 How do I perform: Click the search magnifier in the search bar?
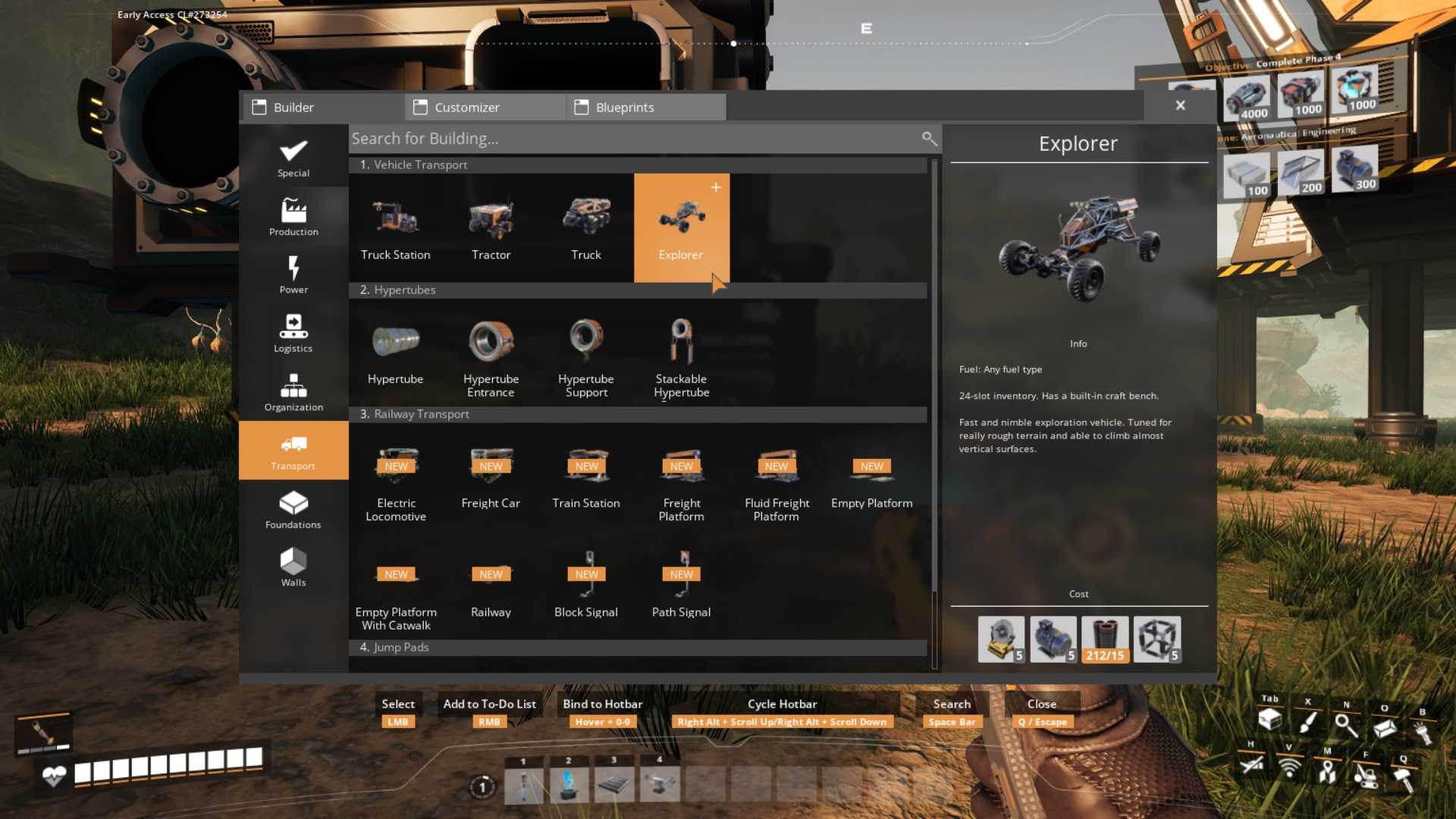pos(929,139)
